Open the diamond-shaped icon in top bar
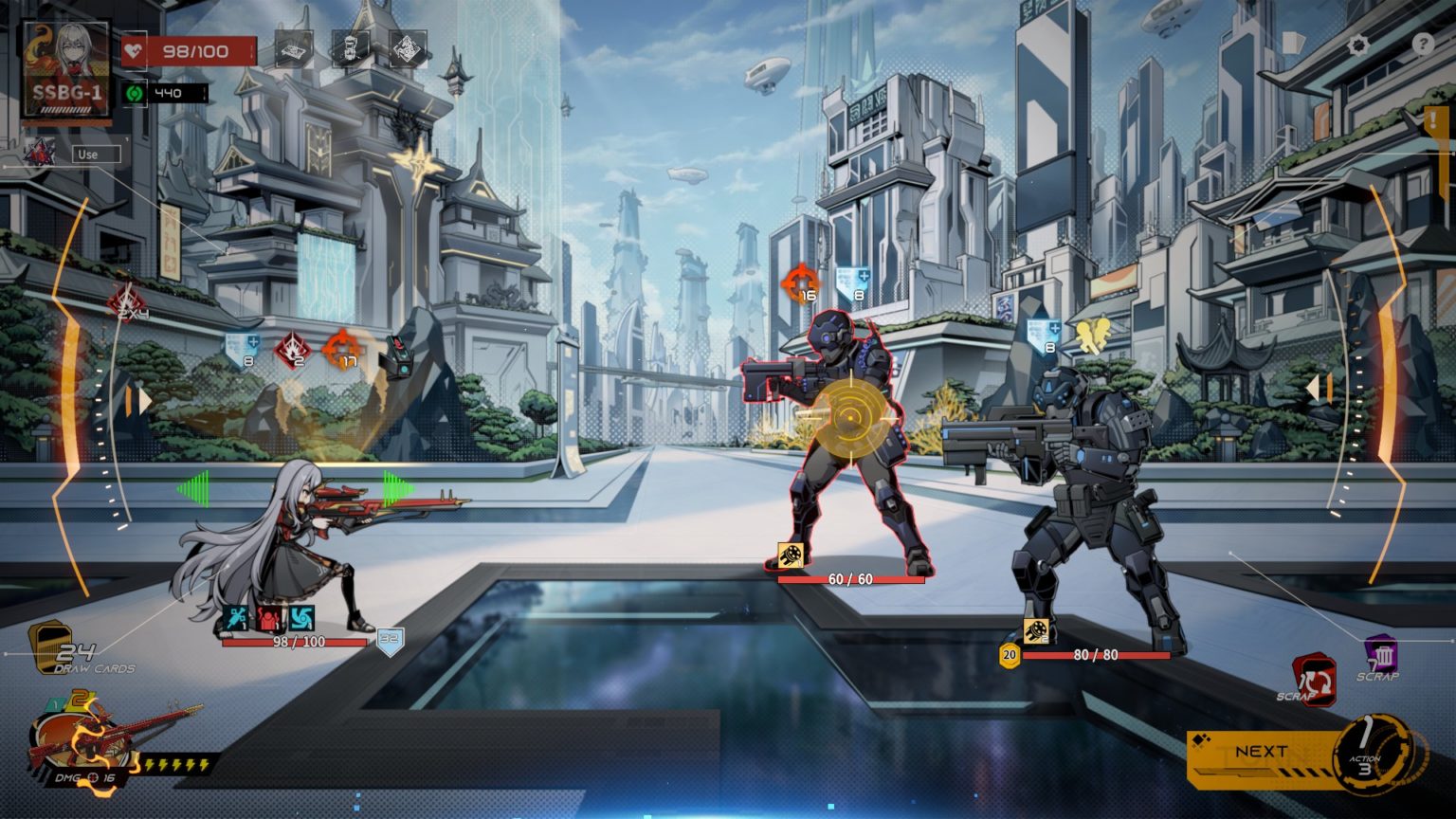Screen dimensions: 1456x819 coord(407,49)
